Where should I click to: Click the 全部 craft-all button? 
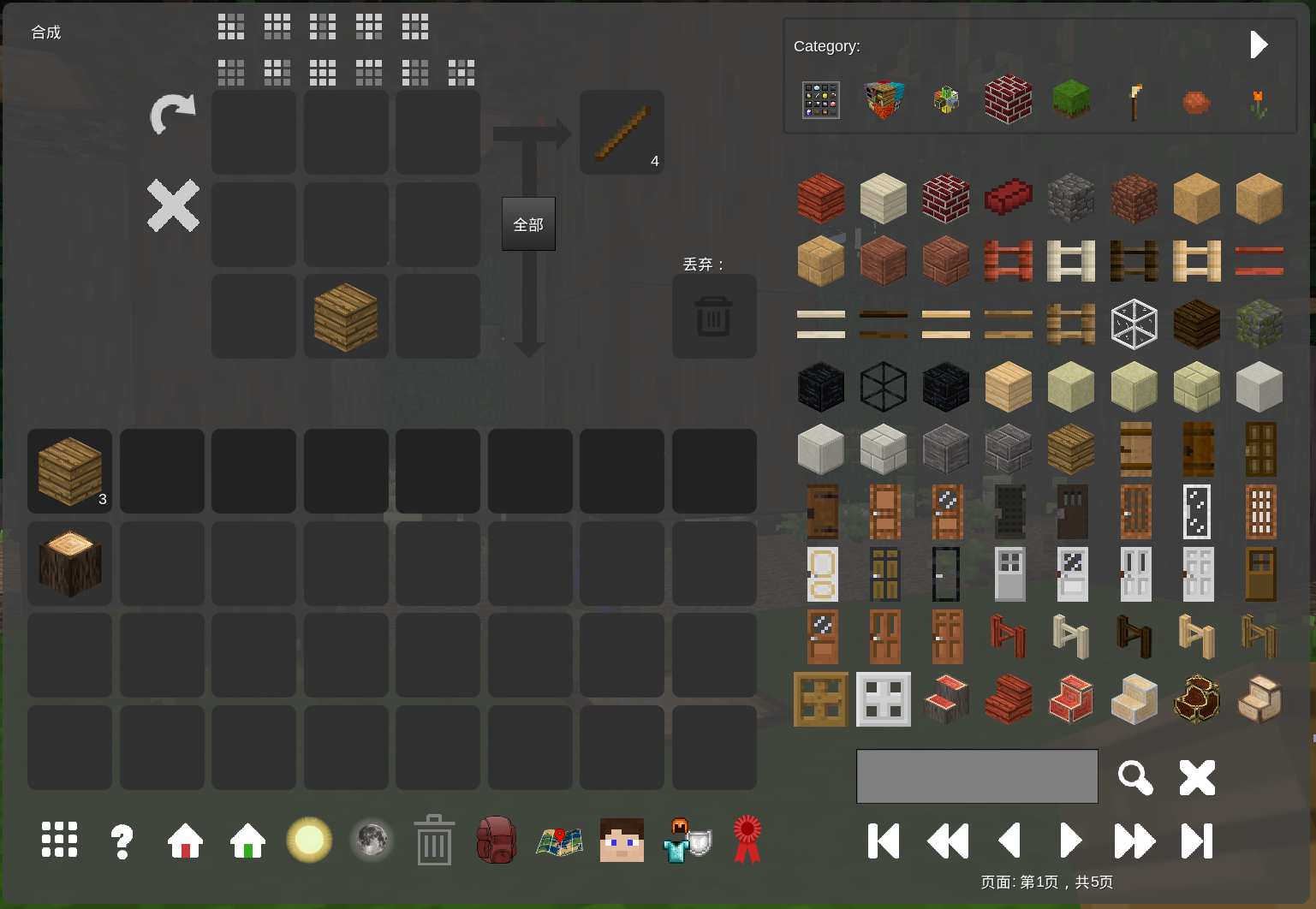(x=528, y=224)
